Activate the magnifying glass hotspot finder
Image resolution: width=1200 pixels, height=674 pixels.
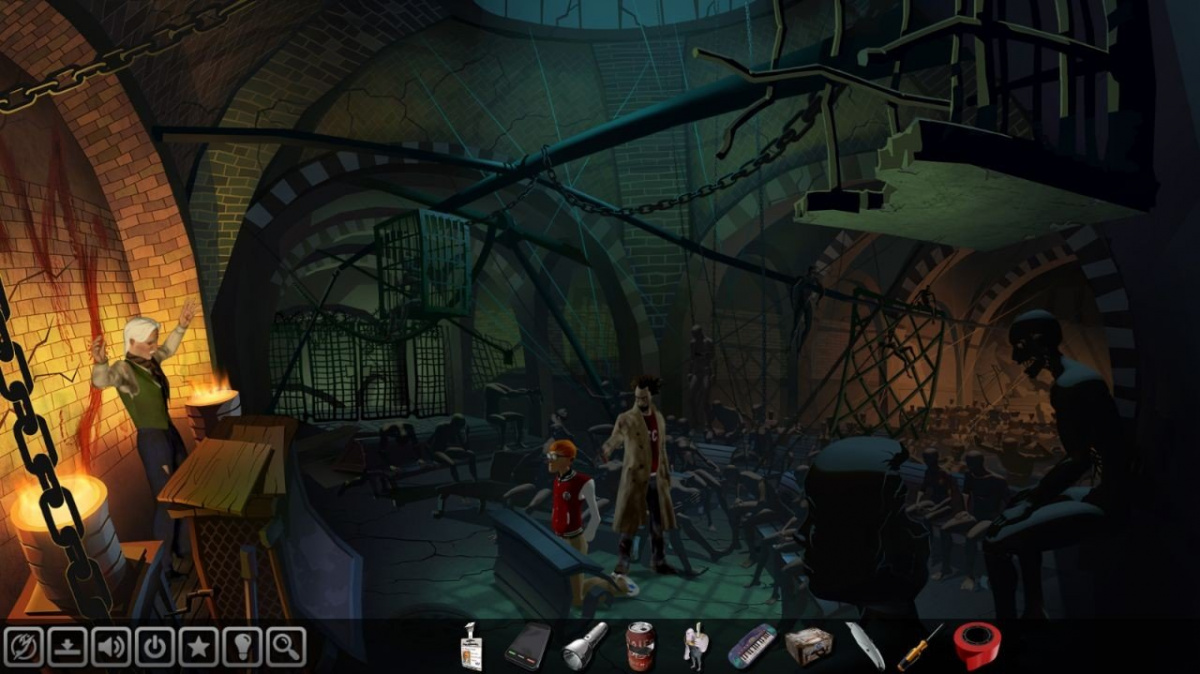click(285, 646)
